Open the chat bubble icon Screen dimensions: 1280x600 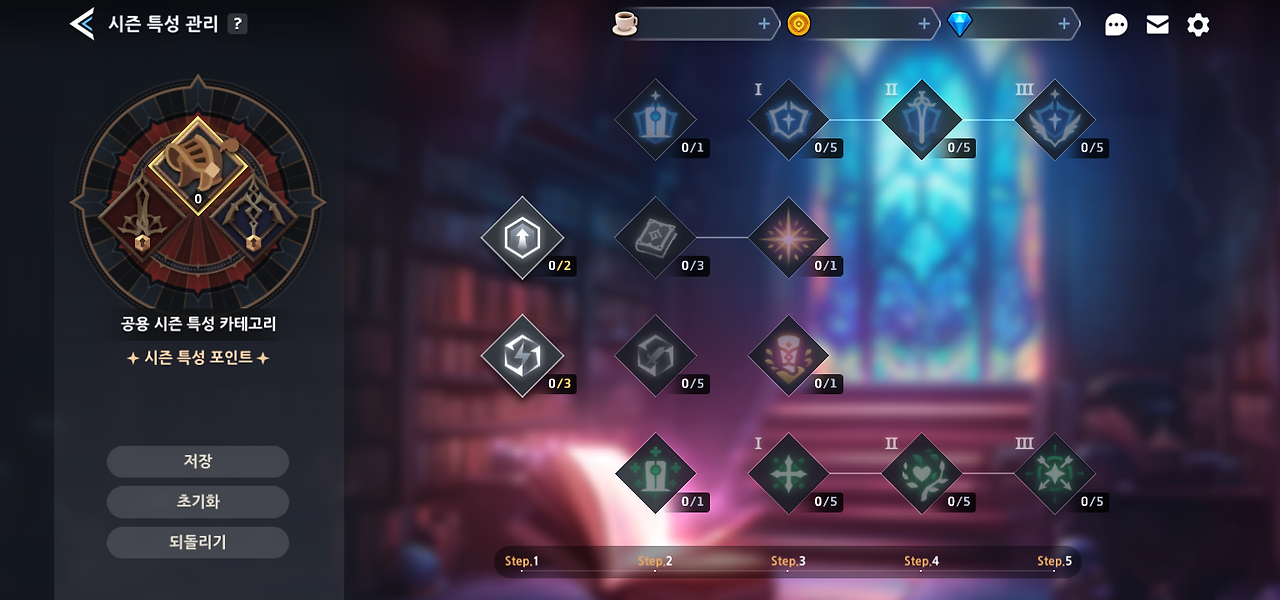click(x=1116, y=25)
